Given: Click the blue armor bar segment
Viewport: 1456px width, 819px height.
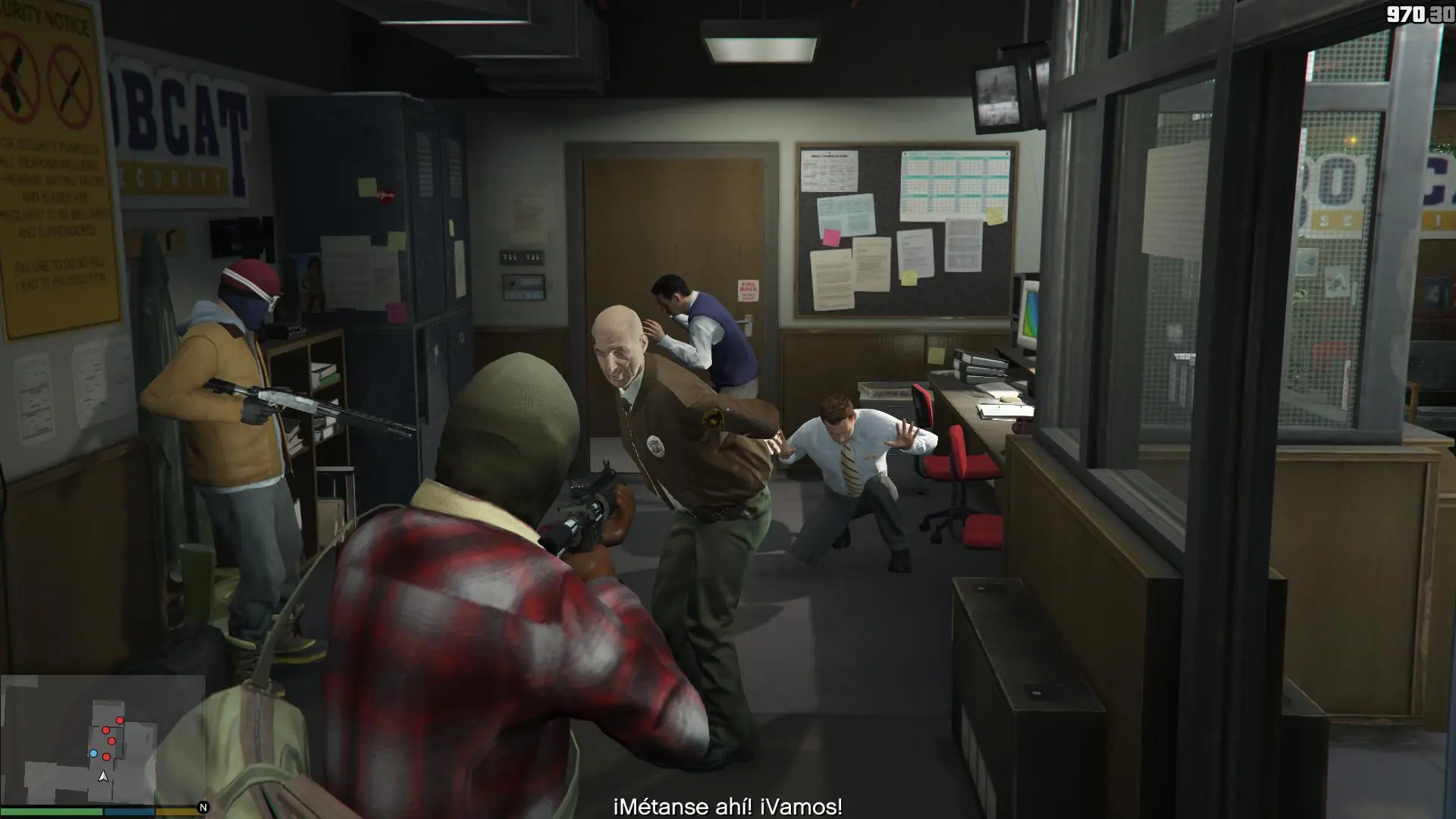Looking at the screenshot, I should tap(129, 811).
